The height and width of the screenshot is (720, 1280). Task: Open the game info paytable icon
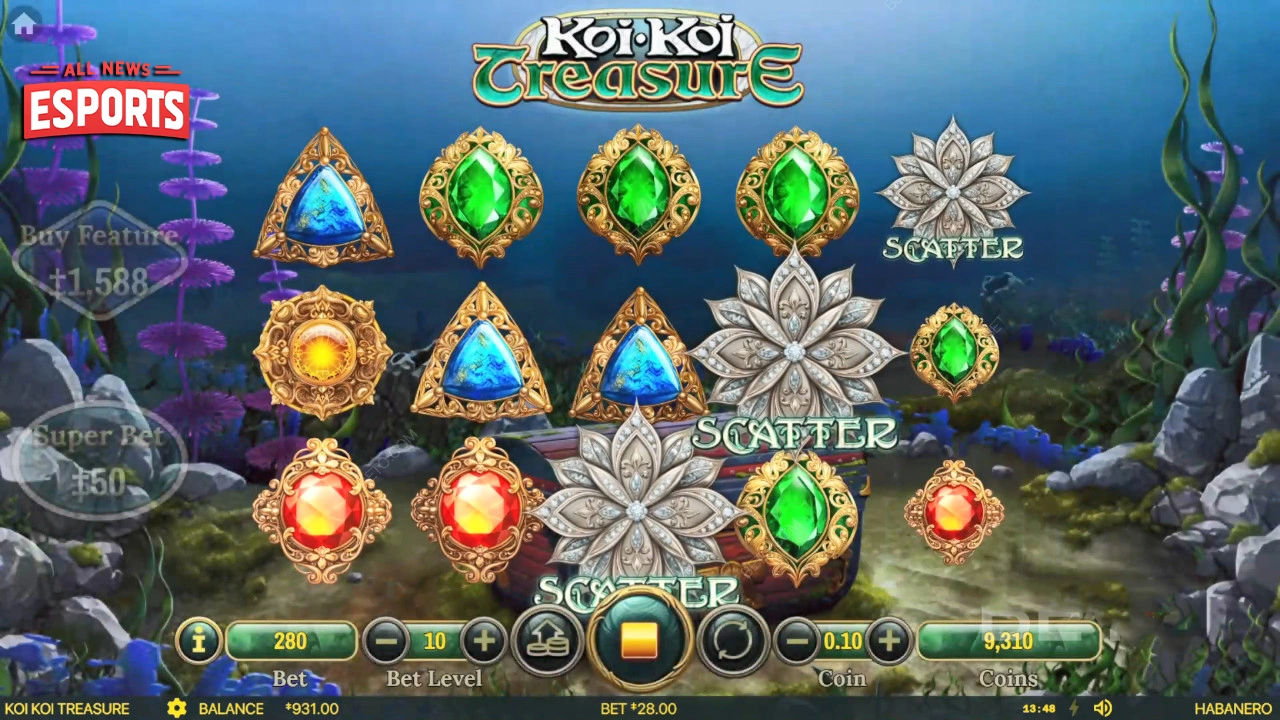coord(198,642)
